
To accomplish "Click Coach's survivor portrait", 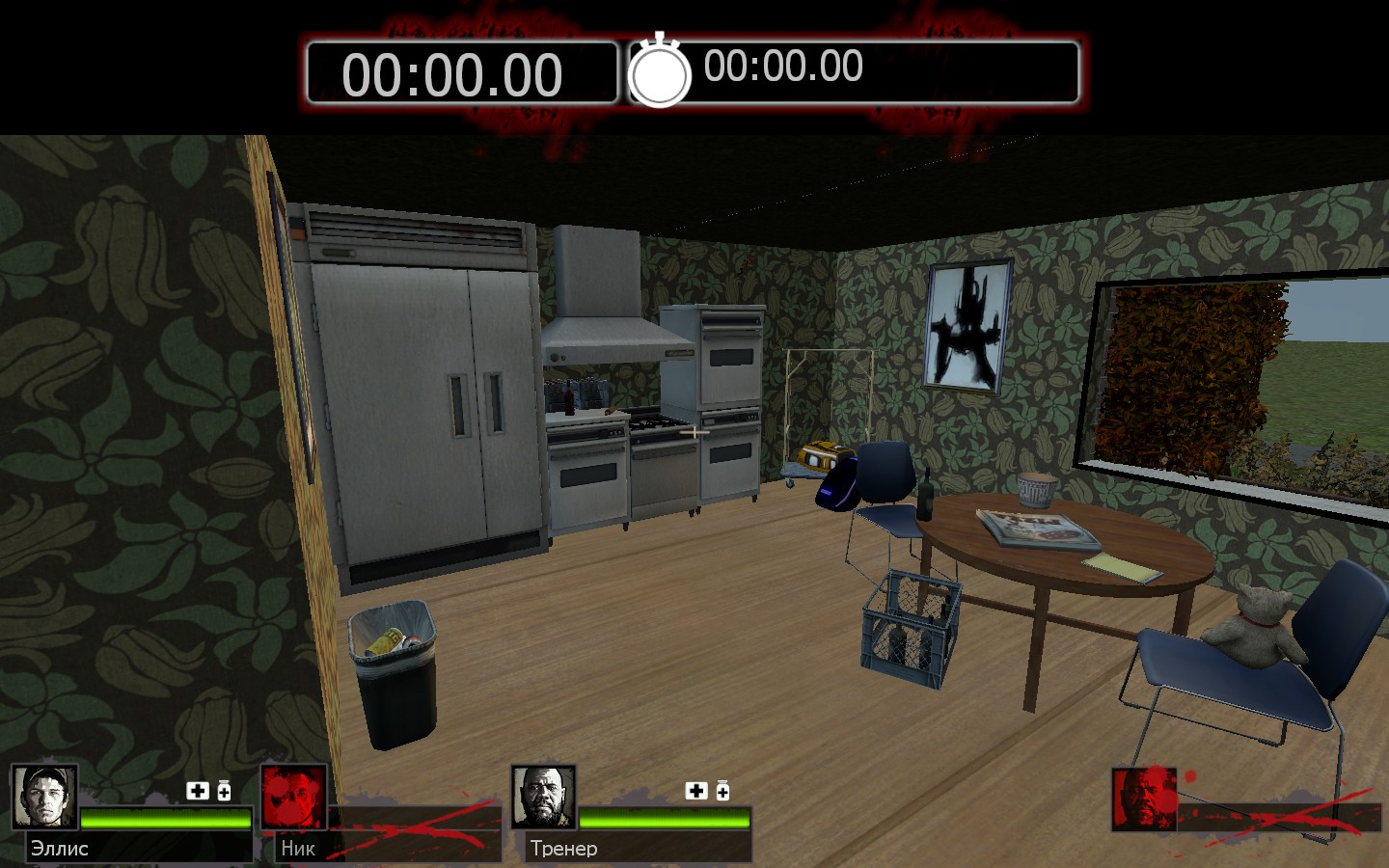I will click(x=544, y=797).
